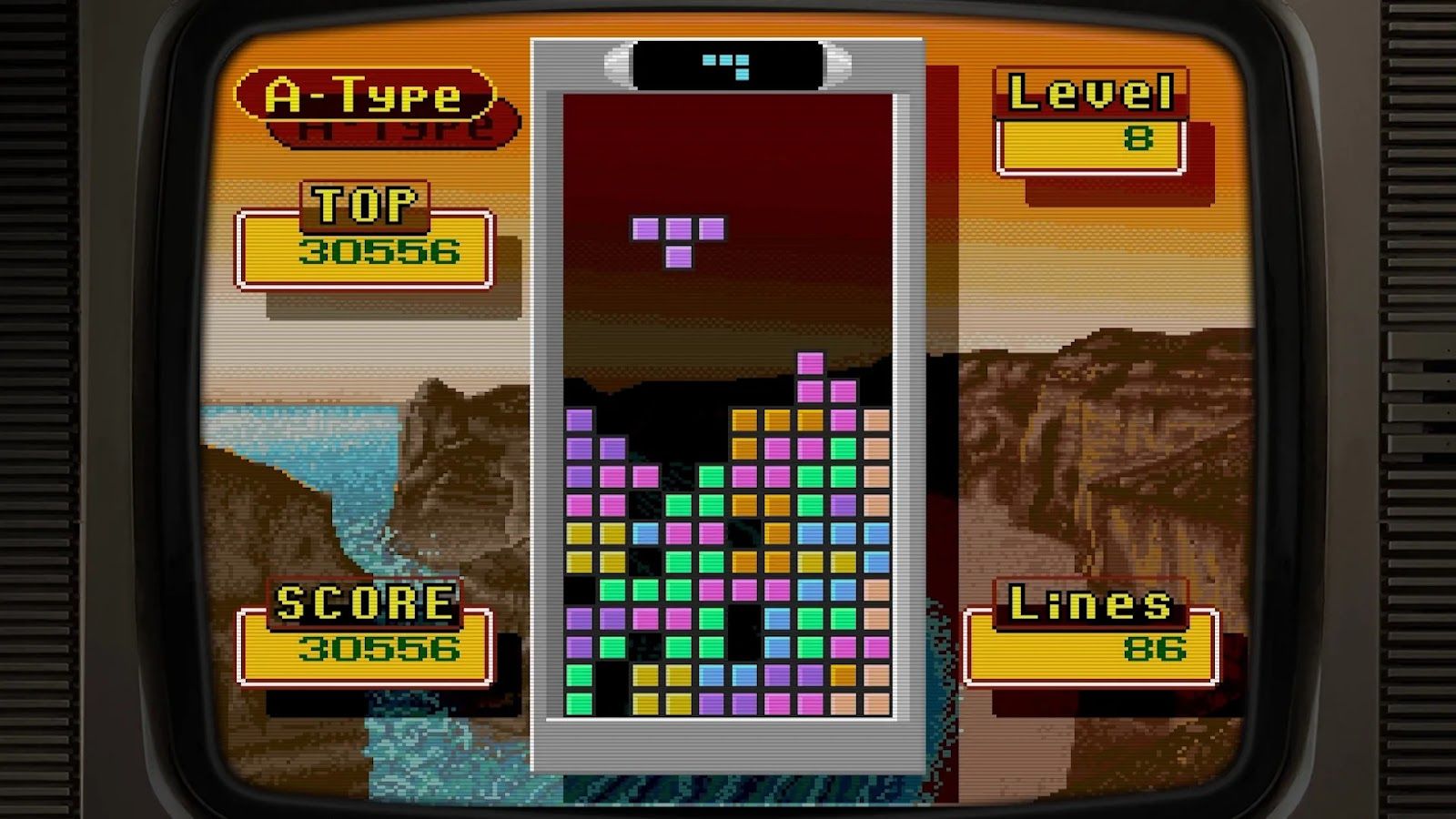Click the green block at the stack bottom

click(x=580, y=703)
